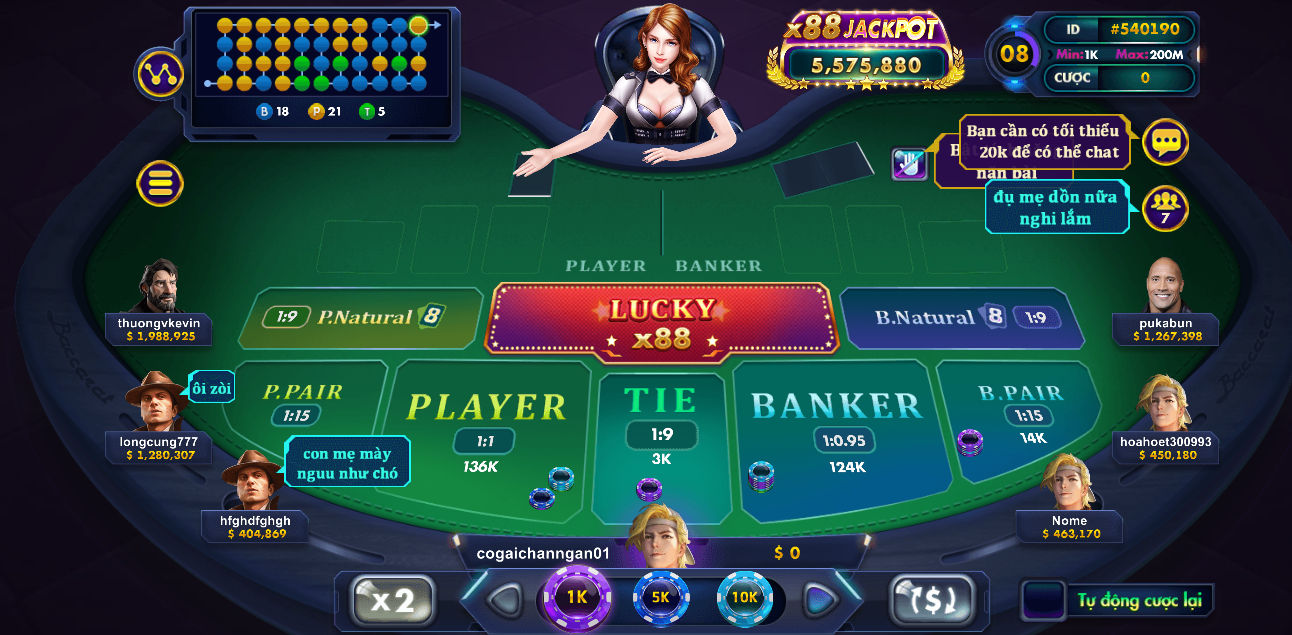1292x635 pixels.
Task: Open the chat speech bubble icon
Action: [x=1165, y=142]
